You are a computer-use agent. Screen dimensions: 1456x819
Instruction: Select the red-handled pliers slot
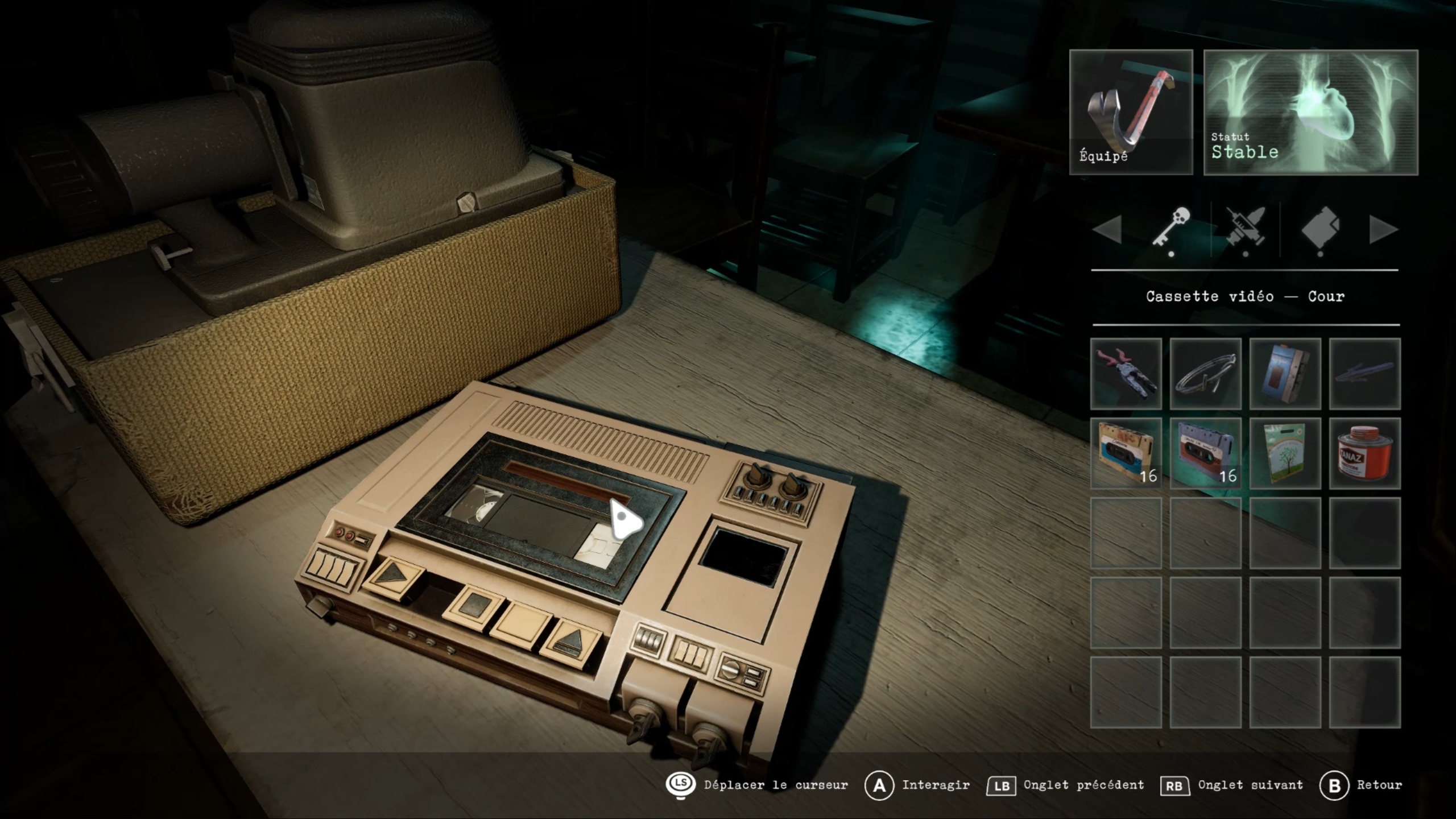tap(1126, 374)
